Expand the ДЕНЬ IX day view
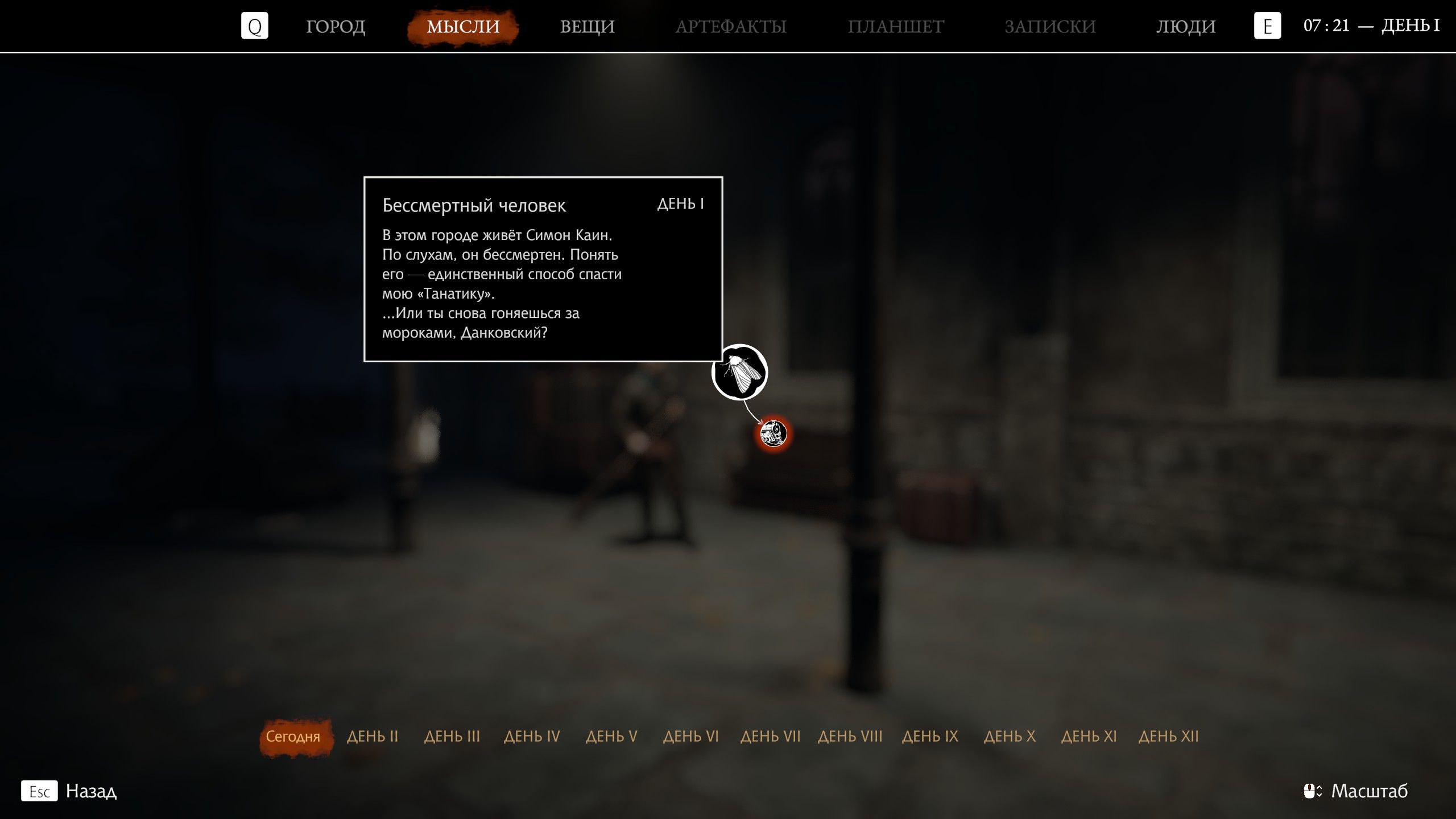1456x819 pixels. click(x=930, y=736)
